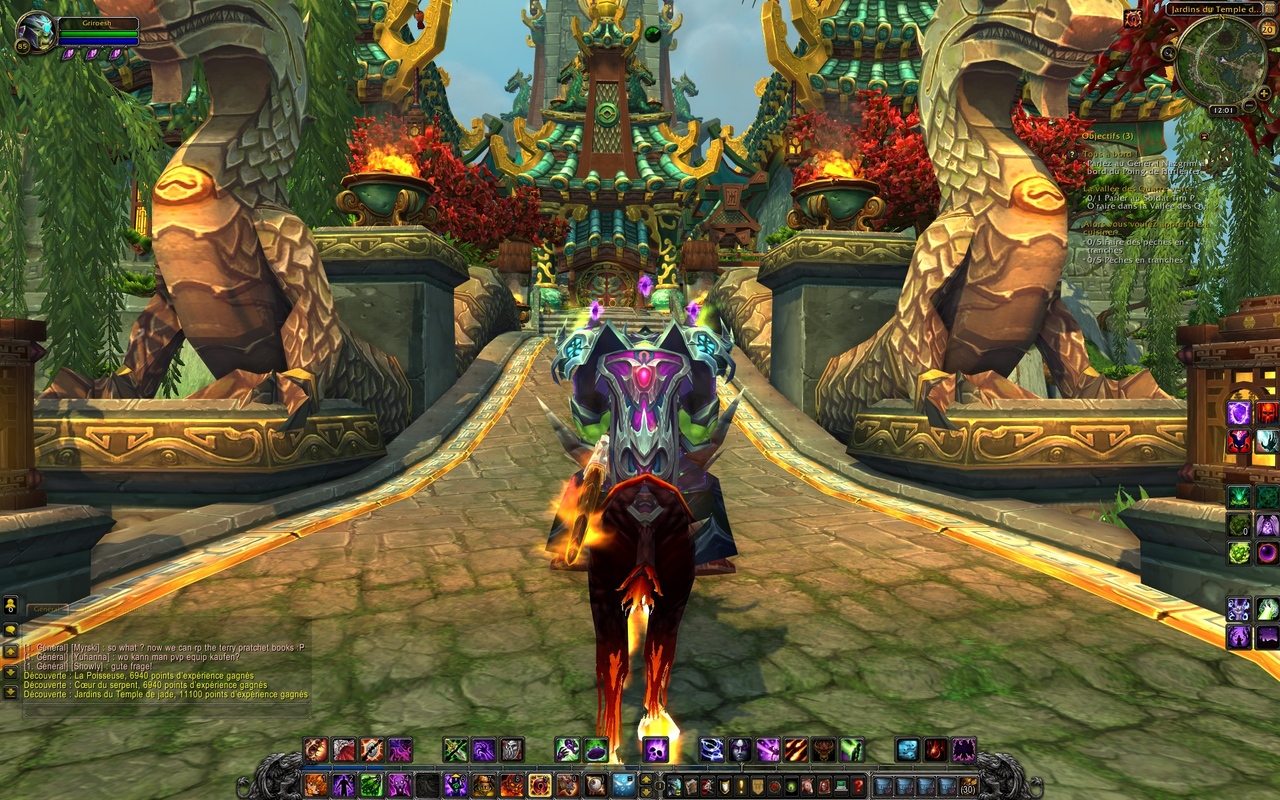Viewport: 1280px width, 800px height.
Task: Use the three red claw slashes ability
Action: coord(795,750)
